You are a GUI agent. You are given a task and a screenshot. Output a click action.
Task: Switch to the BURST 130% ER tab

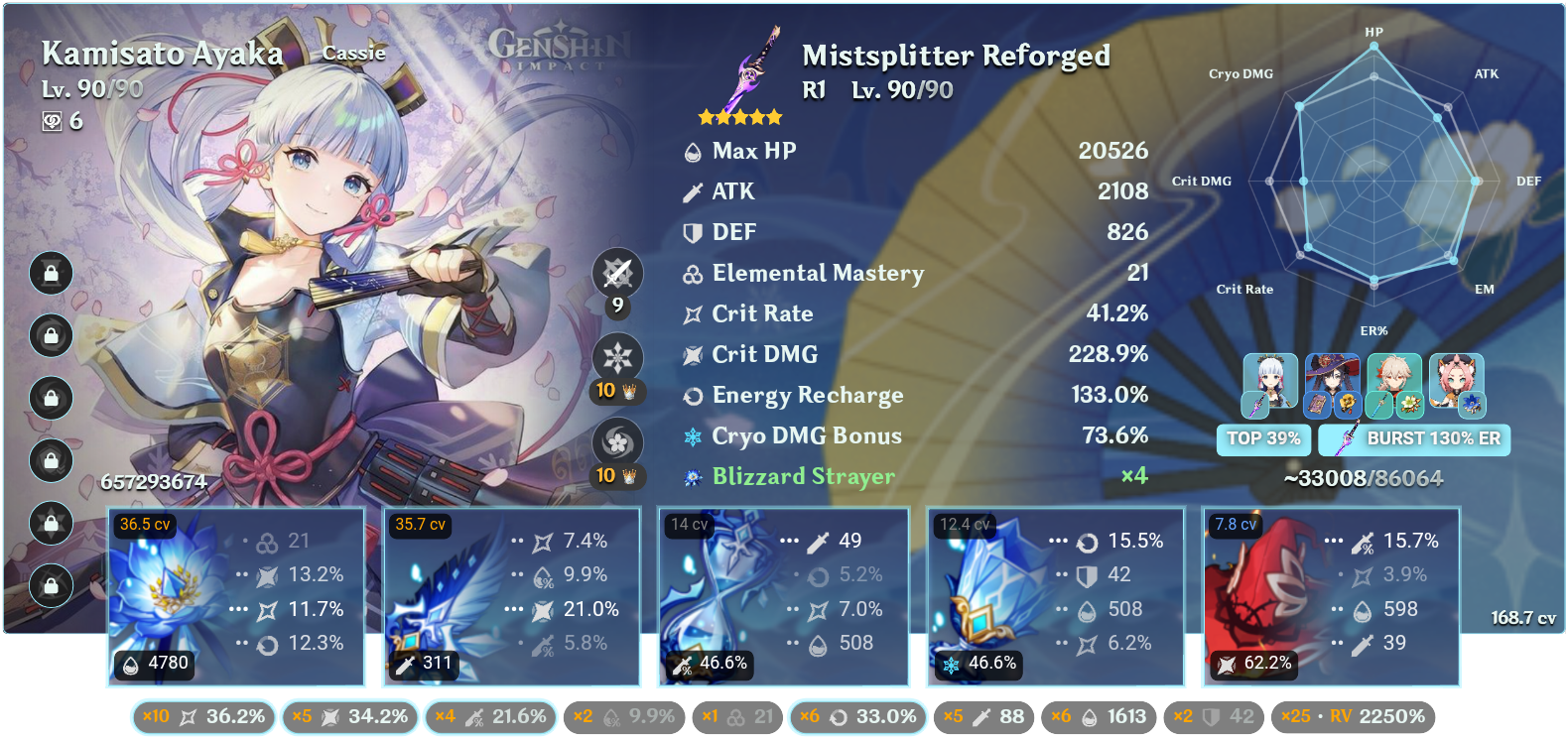pyautogui.click(x=1413, y=438)
